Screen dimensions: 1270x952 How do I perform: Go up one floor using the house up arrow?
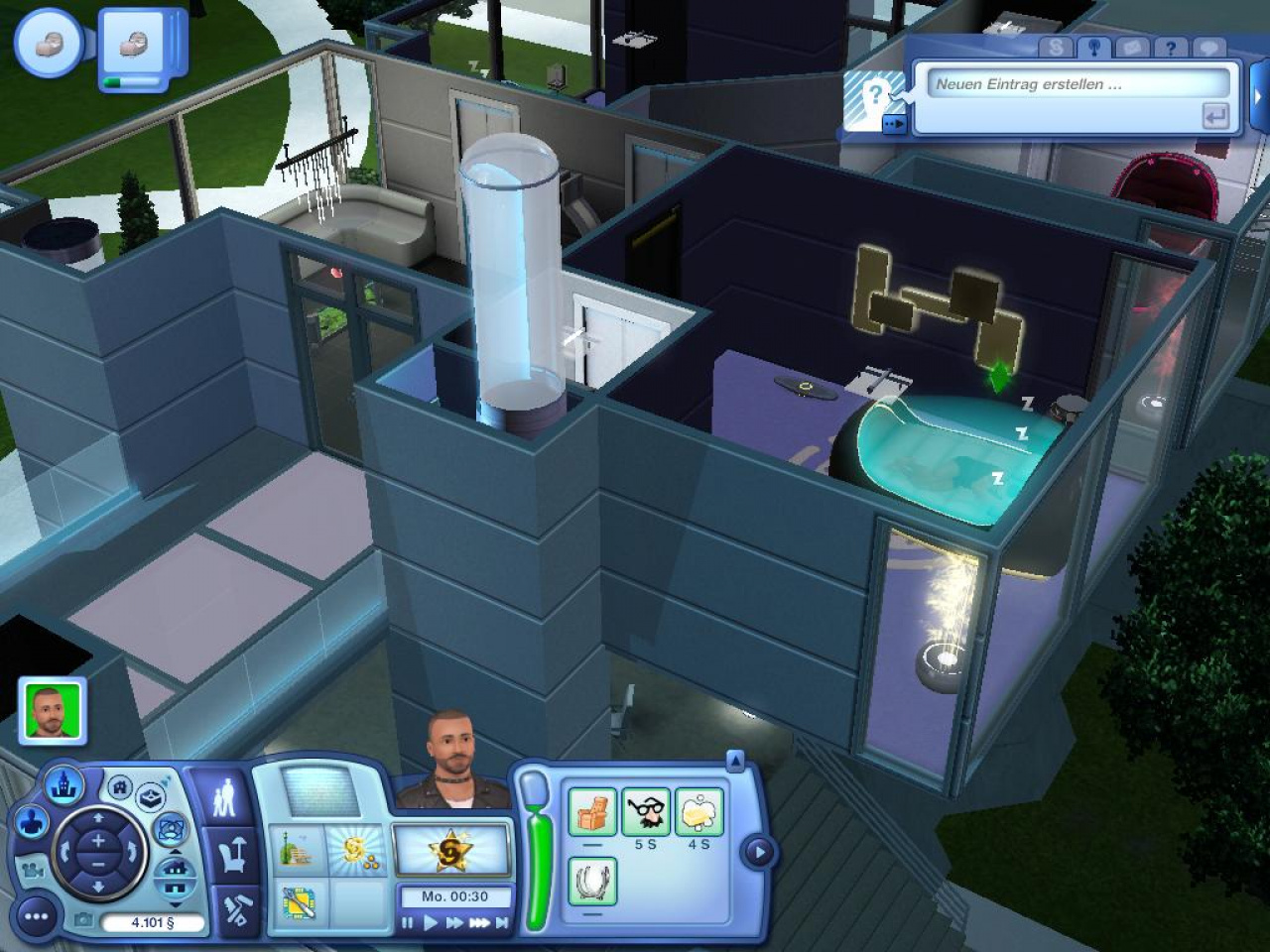click(173, 852)
